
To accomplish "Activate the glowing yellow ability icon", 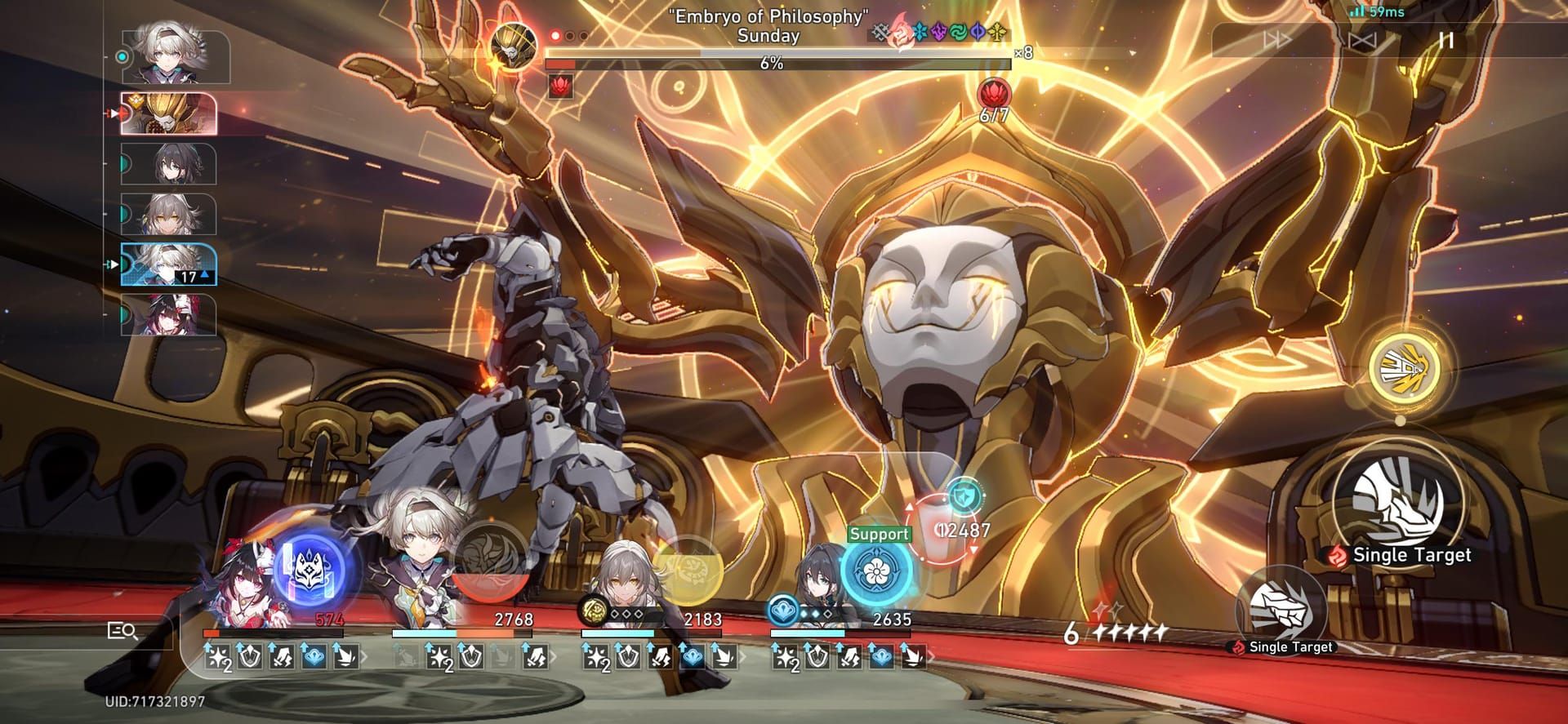I will (x=1401, y=369).
